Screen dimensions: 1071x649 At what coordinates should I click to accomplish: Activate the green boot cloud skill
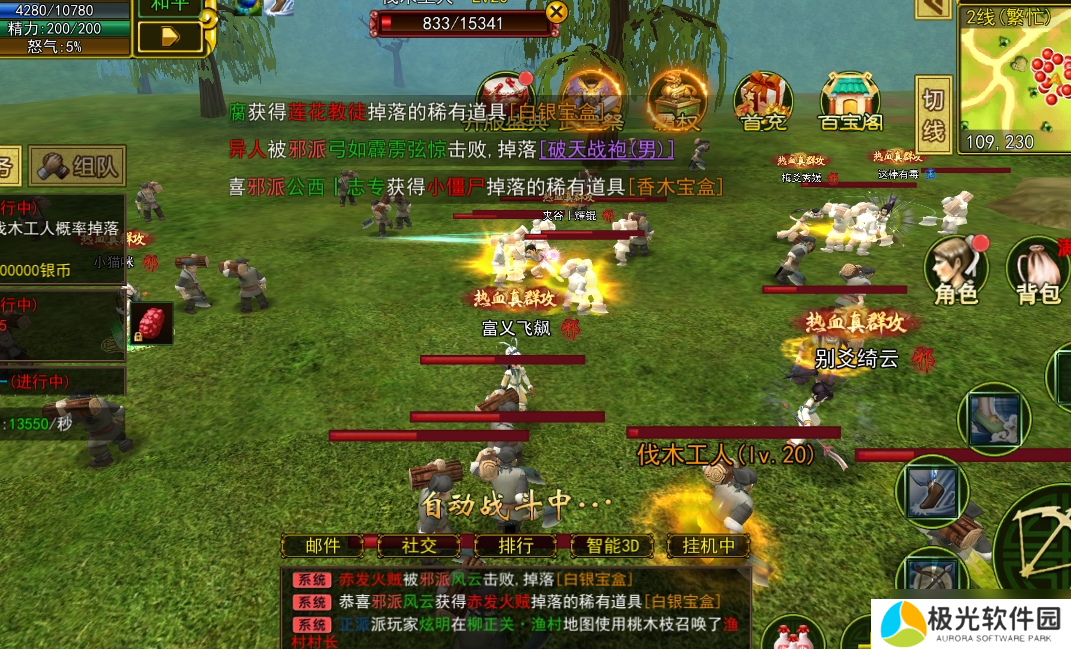pyautogui.click(x=994, y=419)
